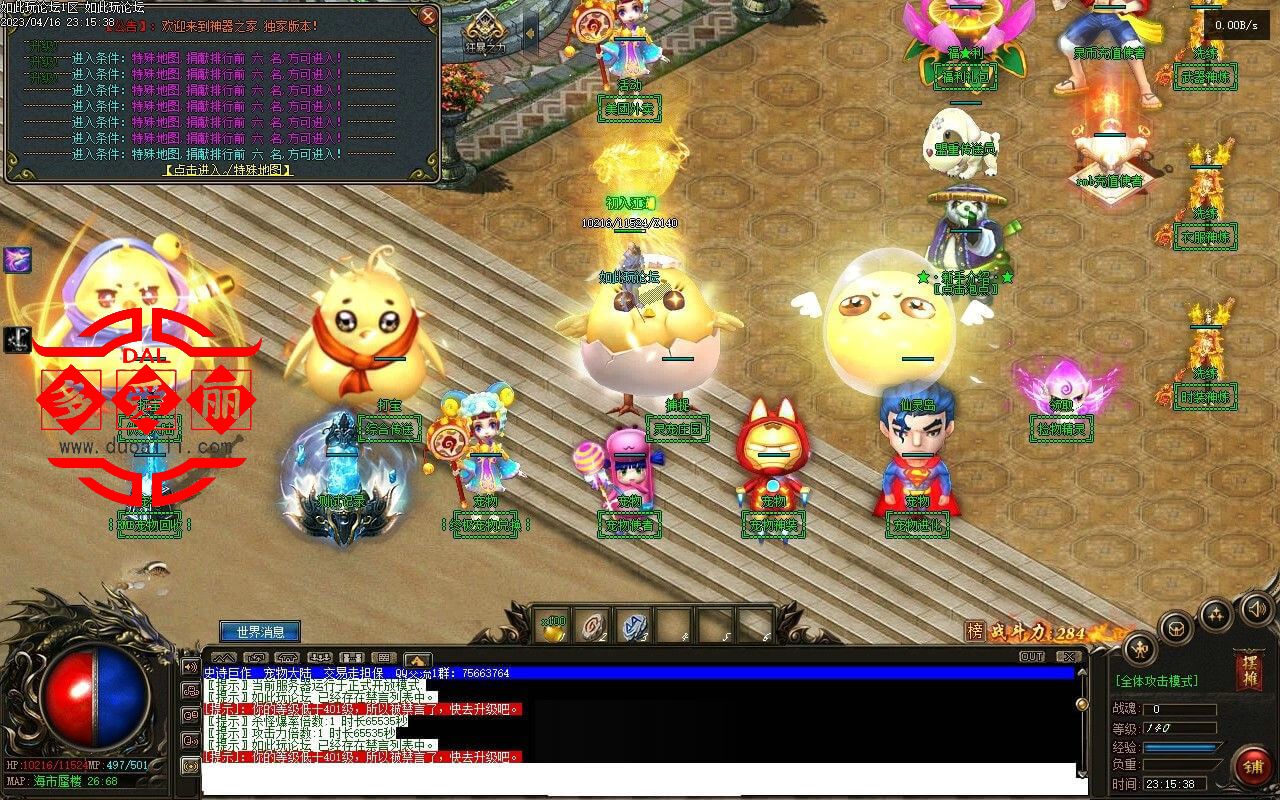Use the red swirl stone in slot 2
Image resolution: width=1280 pixels, height=800 pixels.
tap(593, 625)
